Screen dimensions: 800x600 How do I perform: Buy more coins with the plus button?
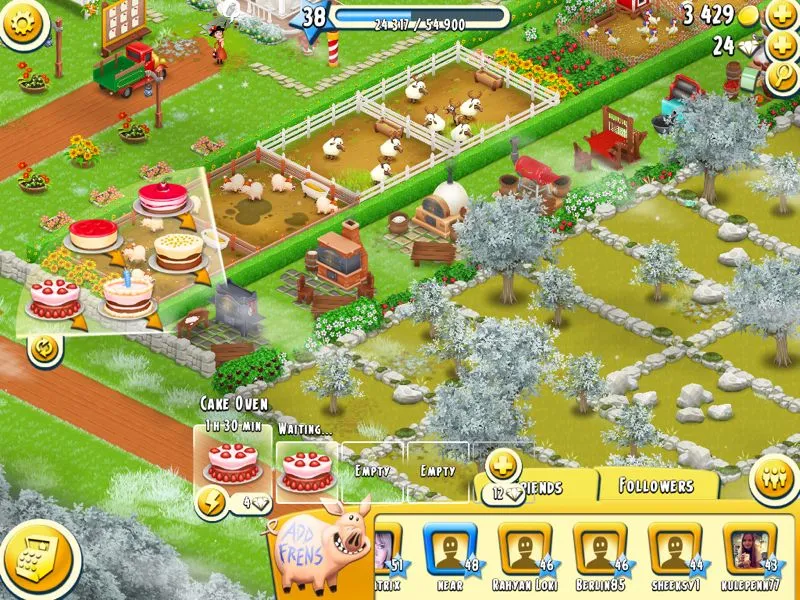point(781,16)
